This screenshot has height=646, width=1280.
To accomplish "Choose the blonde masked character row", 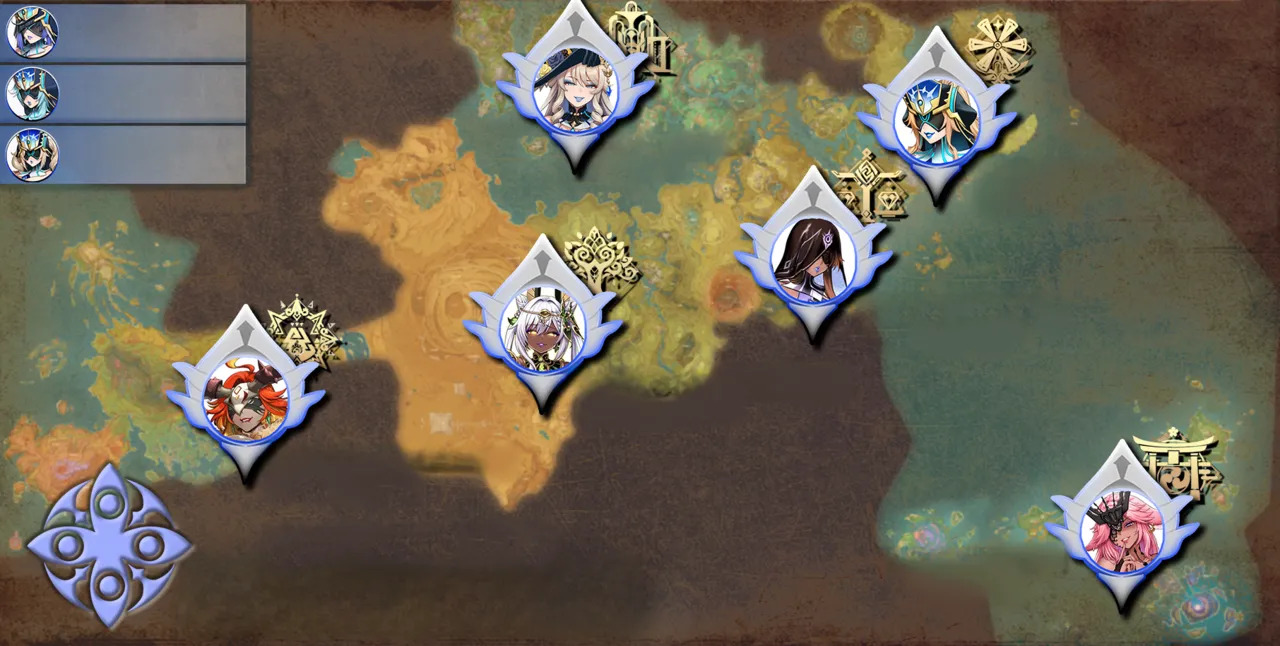I will [x=123, y=155].
